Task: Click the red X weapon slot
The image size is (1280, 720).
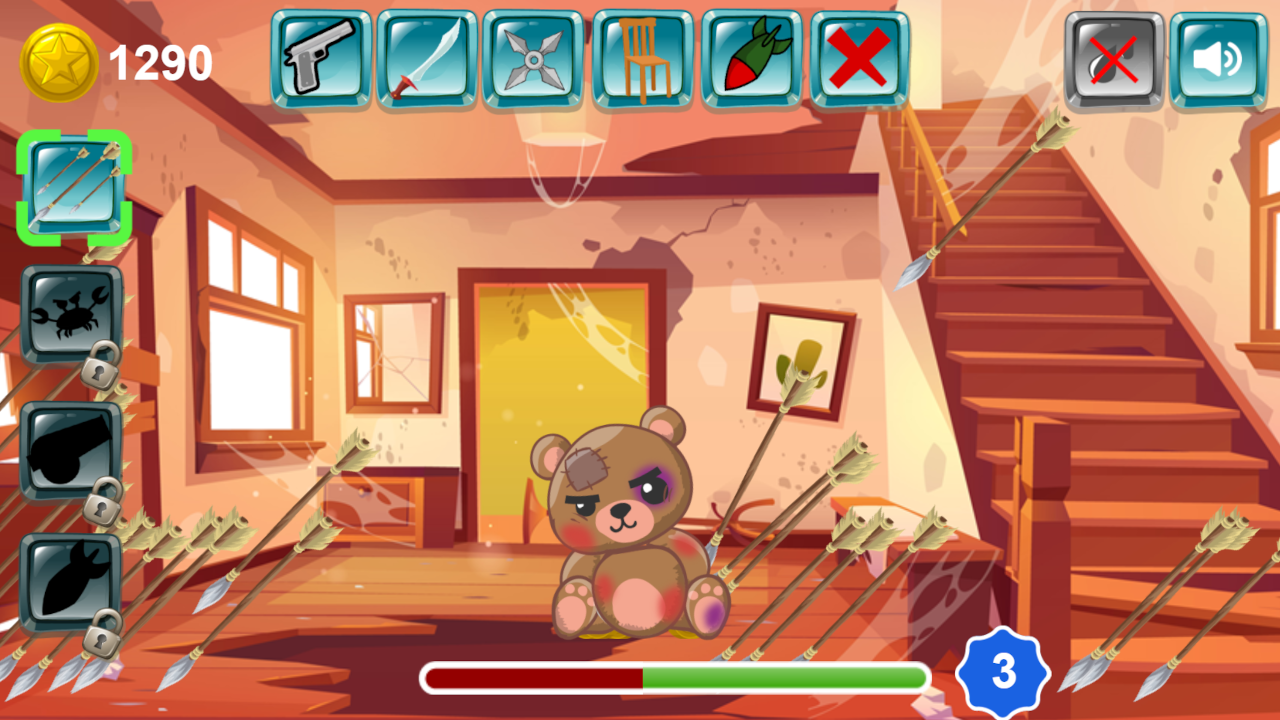Action: 858,58
